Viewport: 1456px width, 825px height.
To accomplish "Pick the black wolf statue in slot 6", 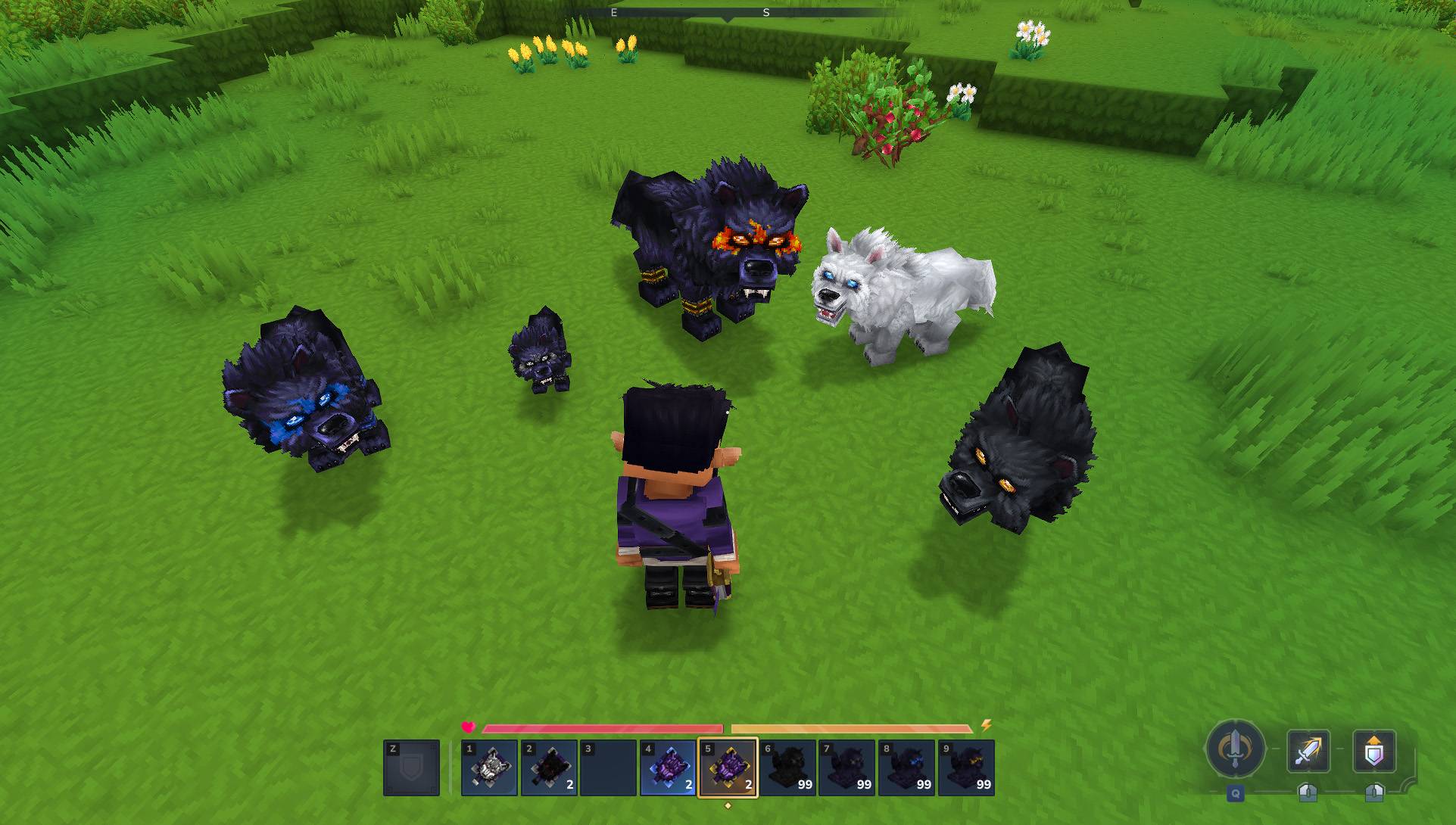I will pos(787,767).
